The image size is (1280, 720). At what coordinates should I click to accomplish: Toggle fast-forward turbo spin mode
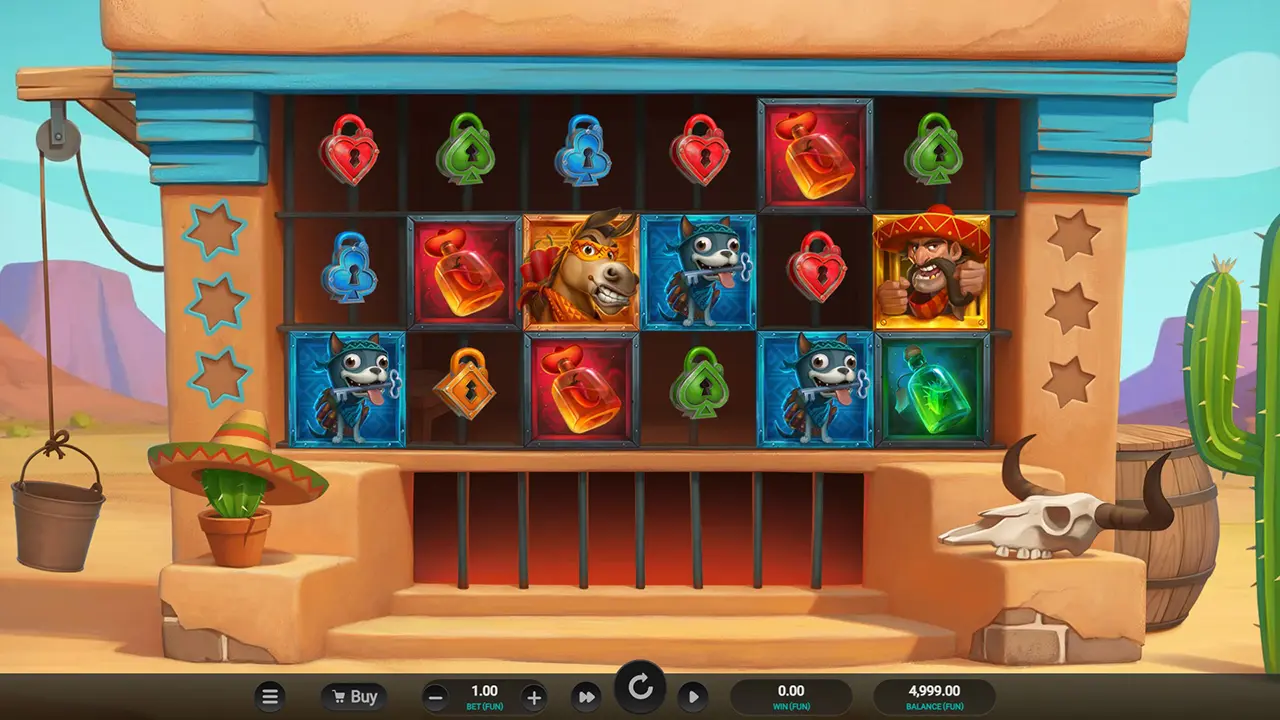(x=587, y=697)
